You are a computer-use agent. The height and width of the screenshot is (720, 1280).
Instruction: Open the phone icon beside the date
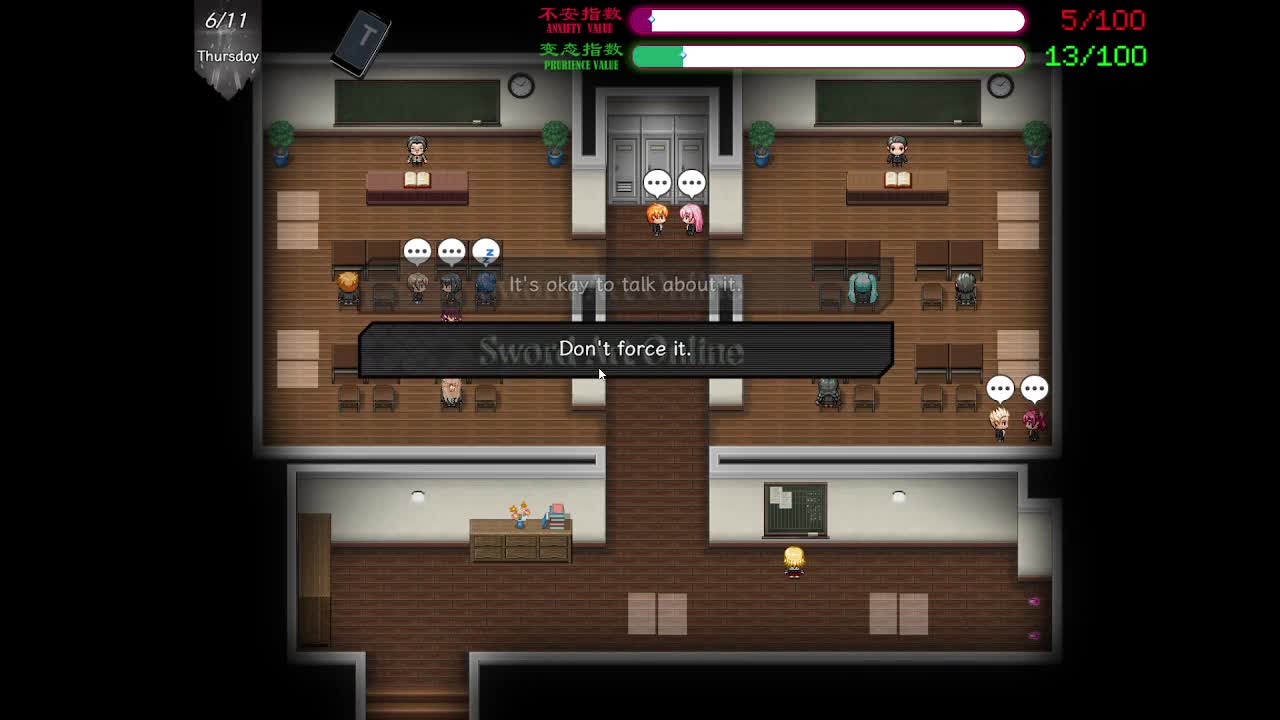pyautogui.click(x=362, y=42)
